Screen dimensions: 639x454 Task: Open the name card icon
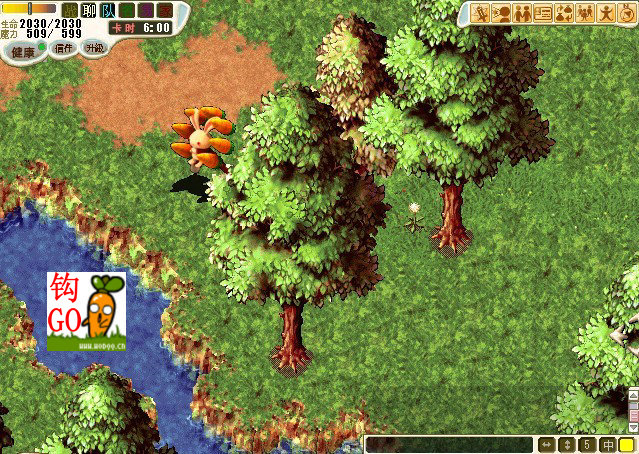pyautogui.click(x=543, y=13)
